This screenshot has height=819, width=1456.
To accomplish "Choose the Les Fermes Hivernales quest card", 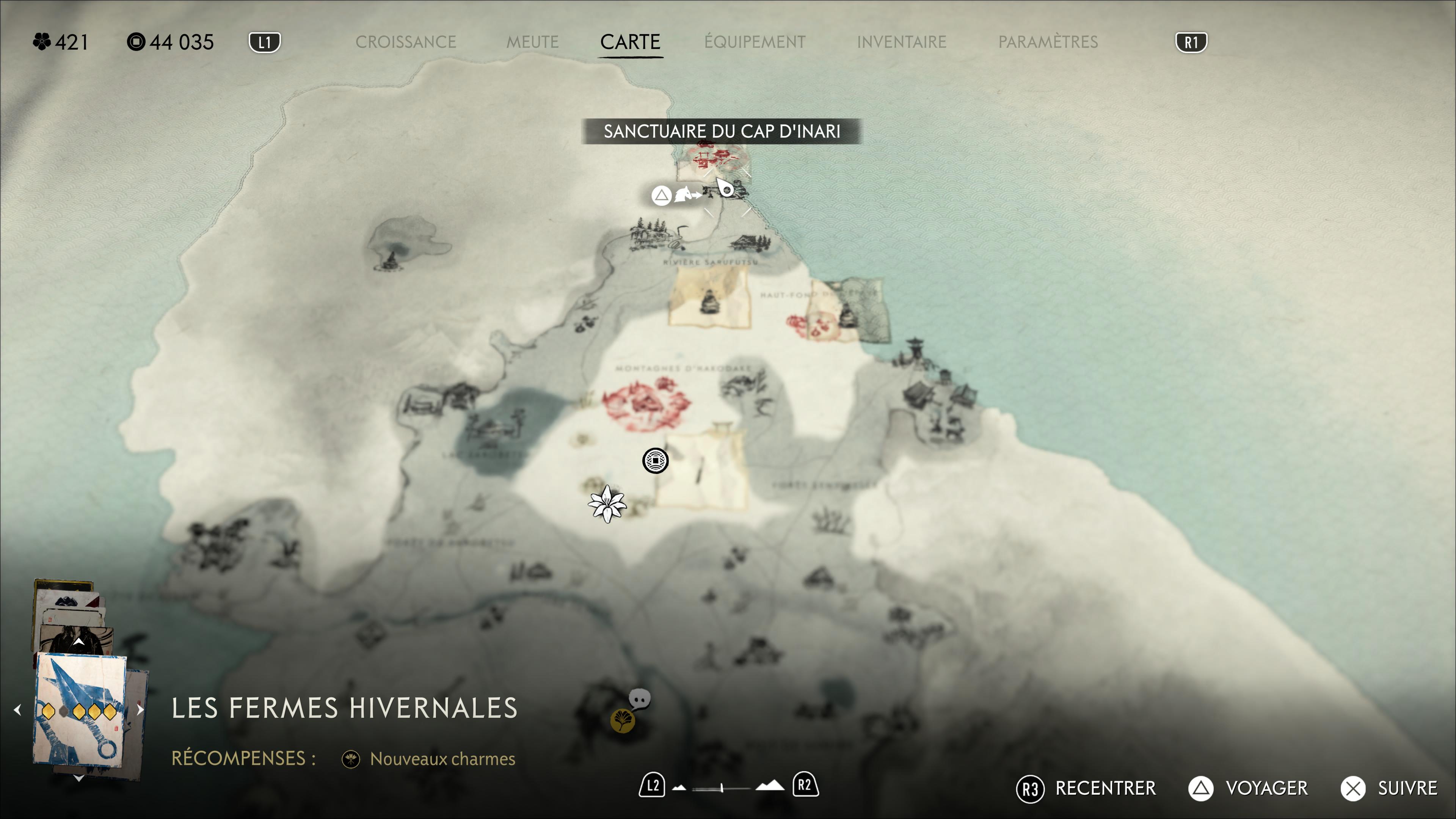I will 80,711.
